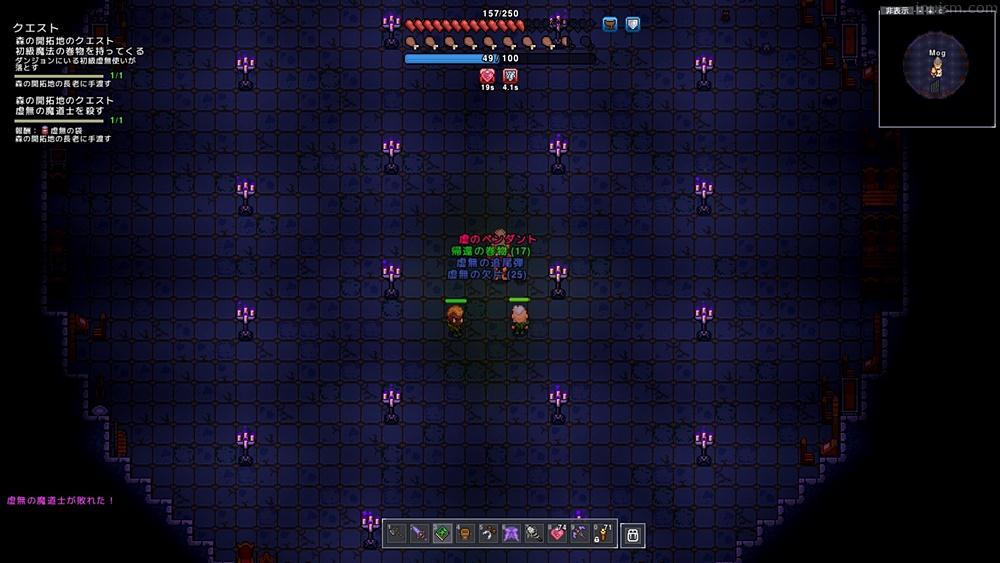Click the shield status icon
The image size is (1000, 563).
pos(632,24)
